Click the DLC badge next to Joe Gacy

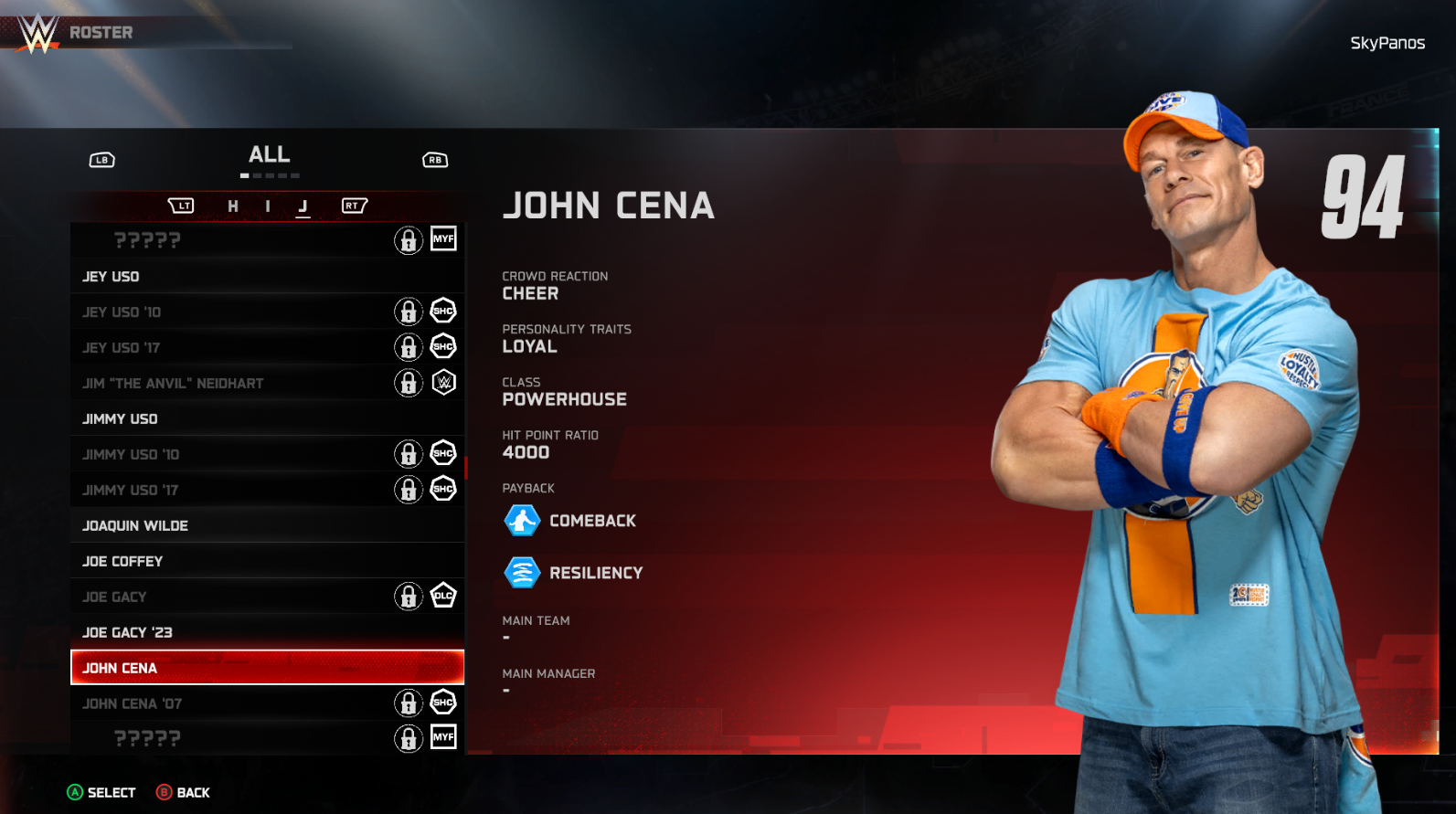tap(442, 596)
